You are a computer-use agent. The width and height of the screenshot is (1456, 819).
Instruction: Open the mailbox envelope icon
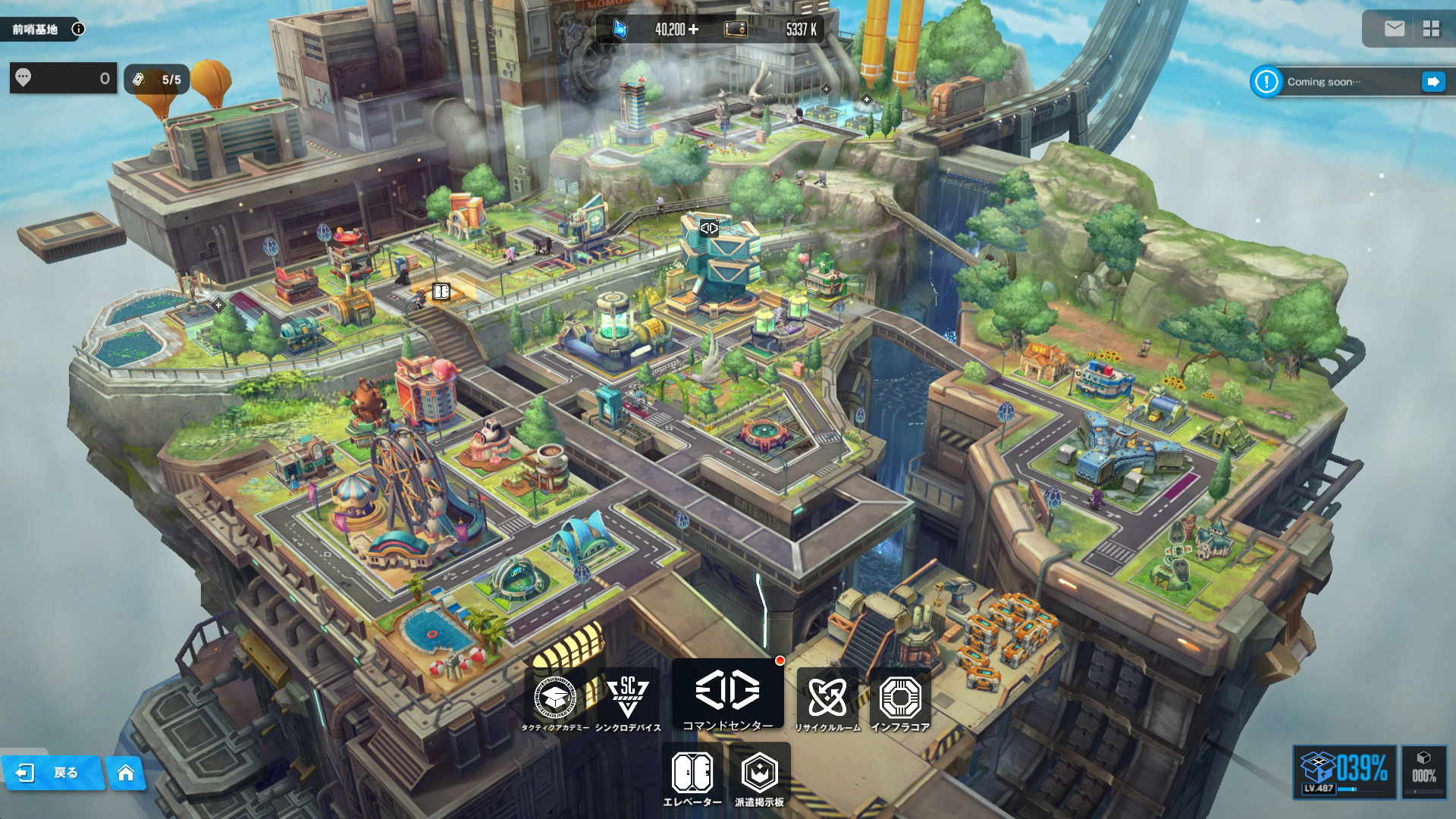click(1394, 29)
